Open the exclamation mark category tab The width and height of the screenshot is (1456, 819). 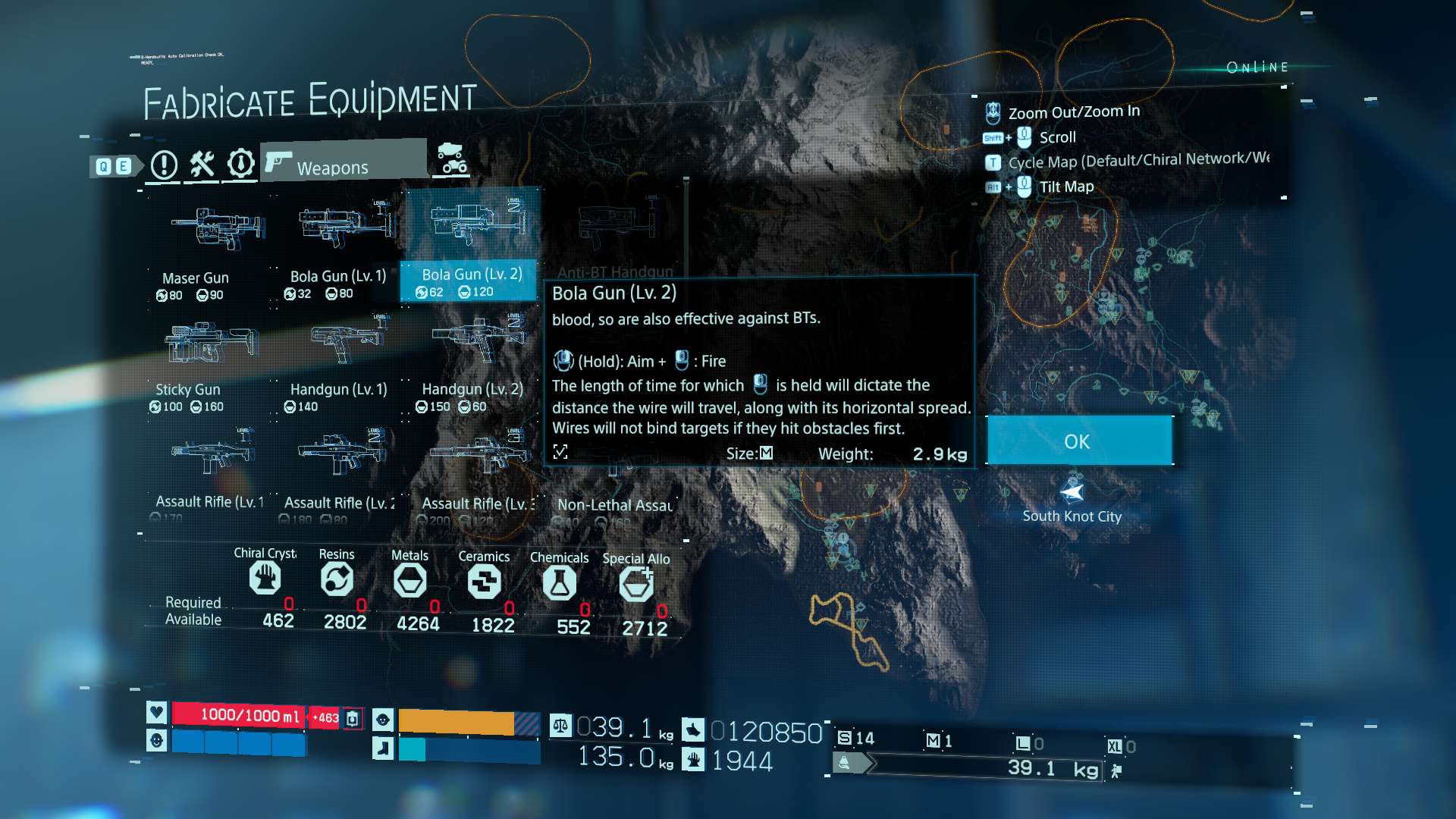(x=164, y=165)
